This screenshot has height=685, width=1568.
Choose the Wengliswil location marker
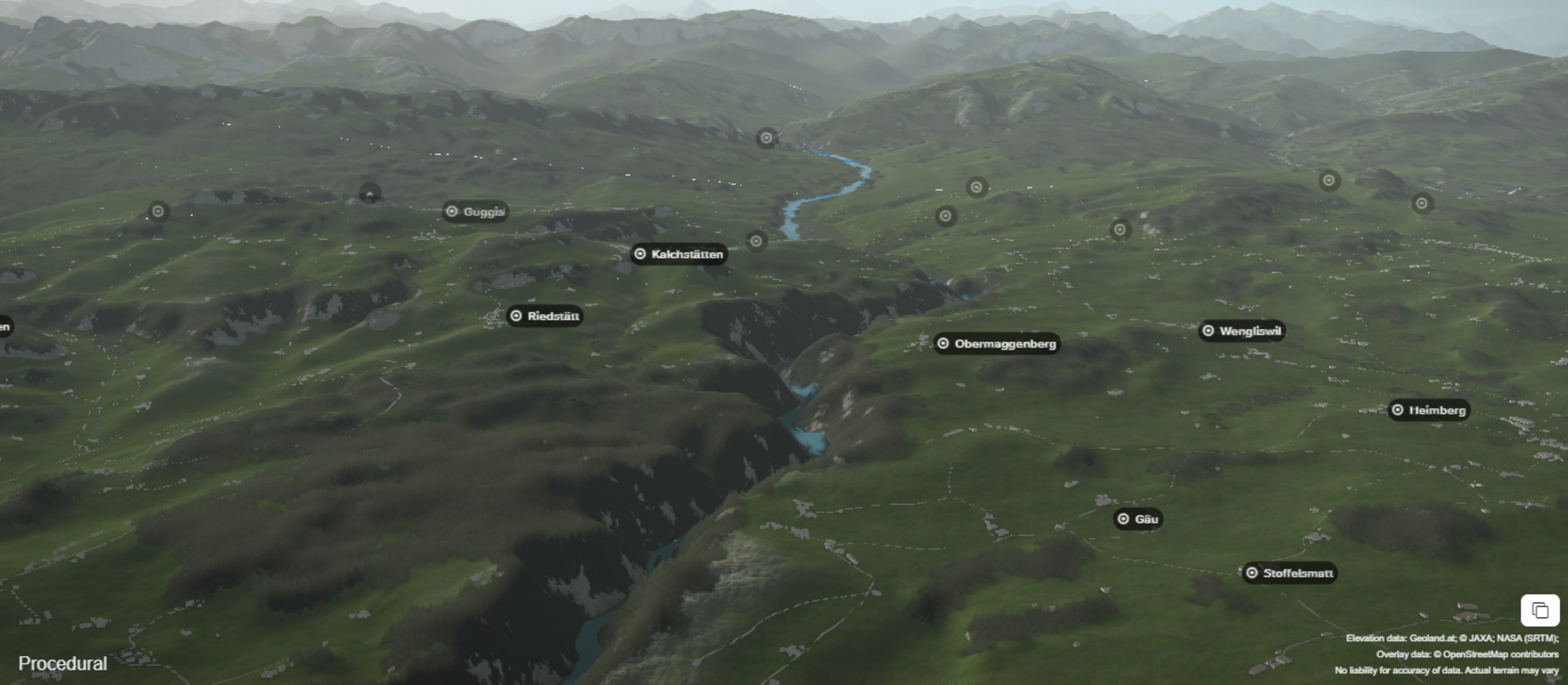coord(1242,331)
